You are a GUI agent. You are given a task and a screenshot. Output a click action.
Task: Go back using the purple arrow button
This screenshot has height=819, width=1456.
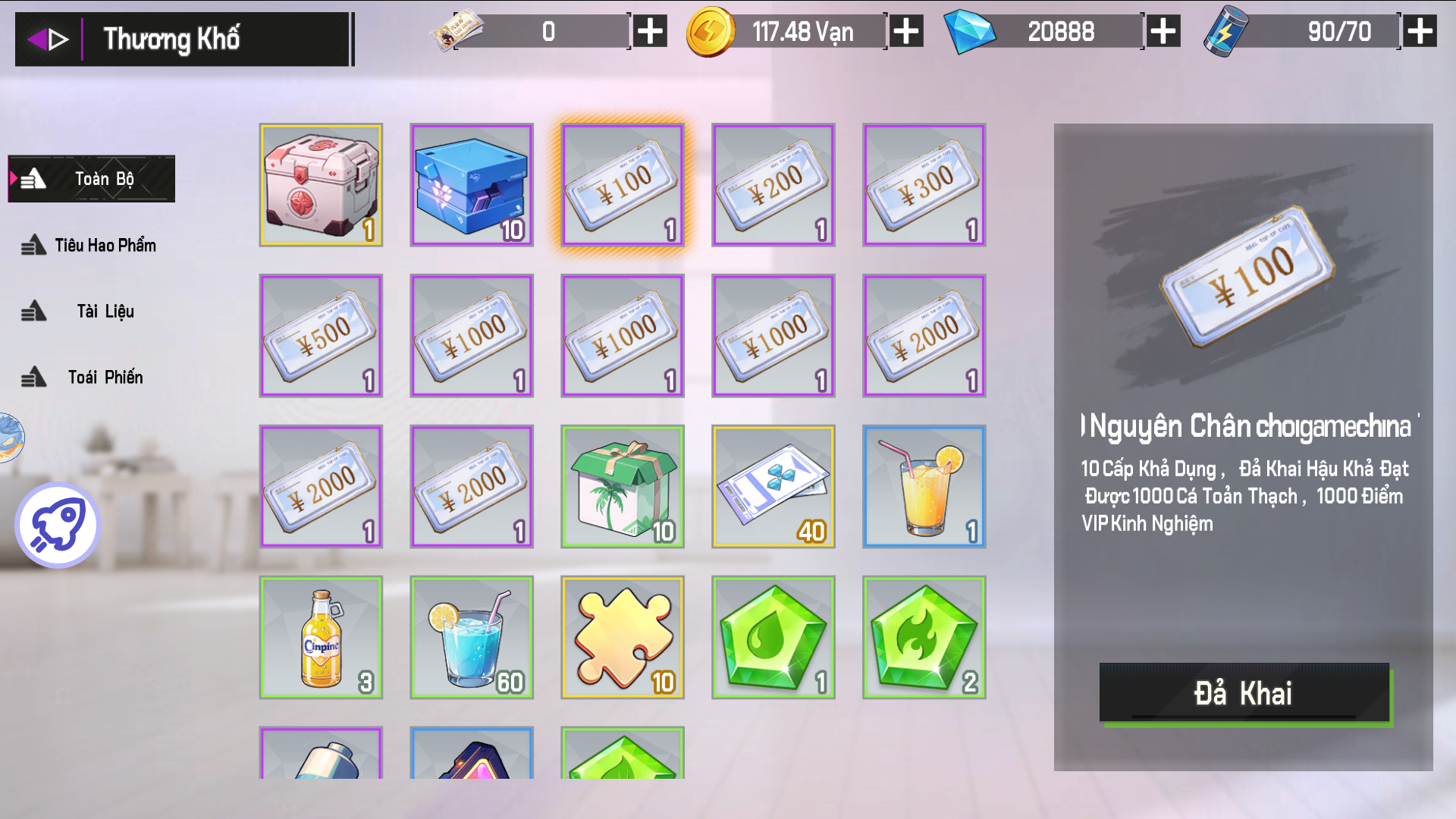click(47, 39)
